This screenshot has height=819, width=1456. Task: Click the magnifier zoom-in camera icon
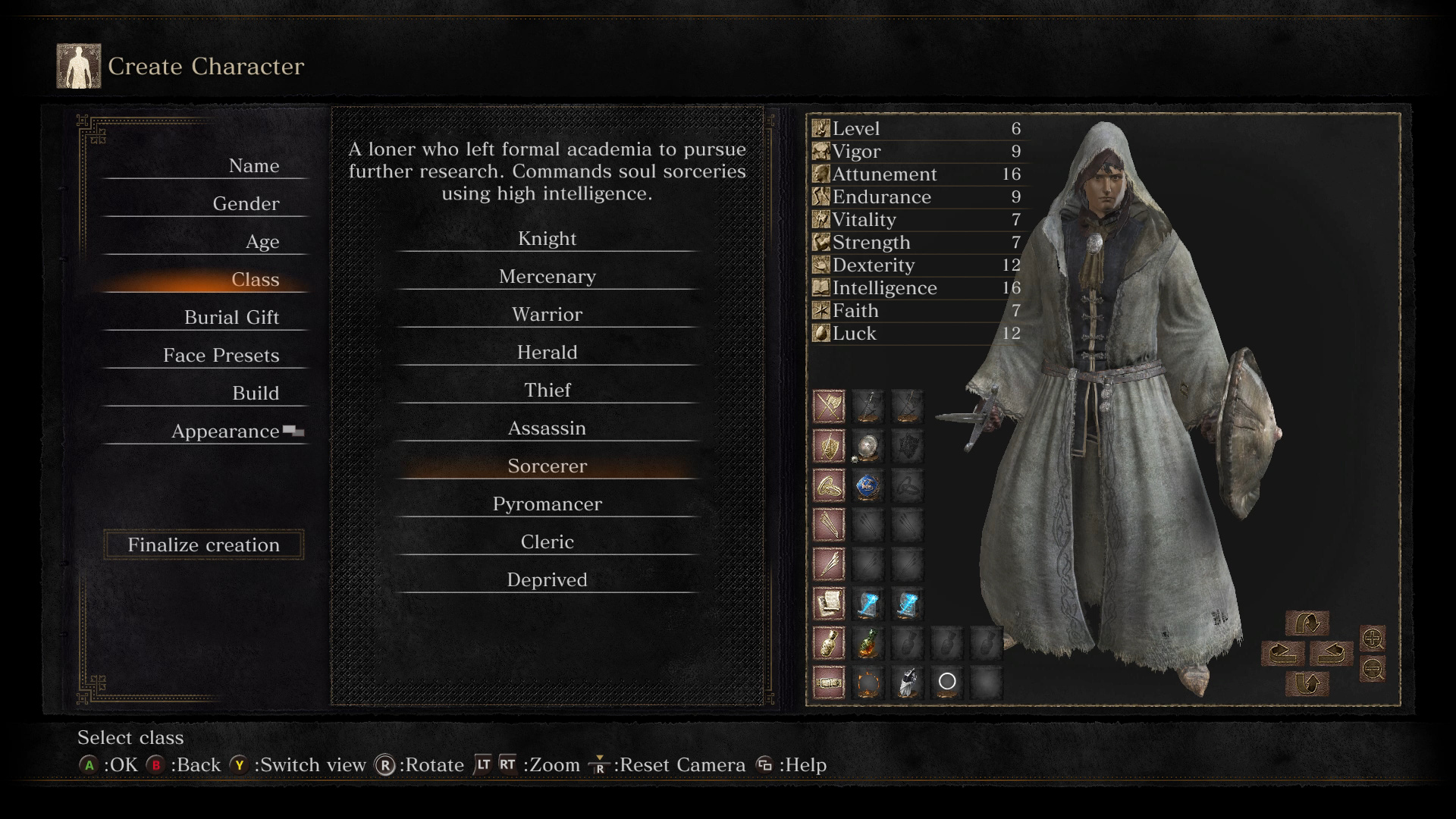point(1373,639)
